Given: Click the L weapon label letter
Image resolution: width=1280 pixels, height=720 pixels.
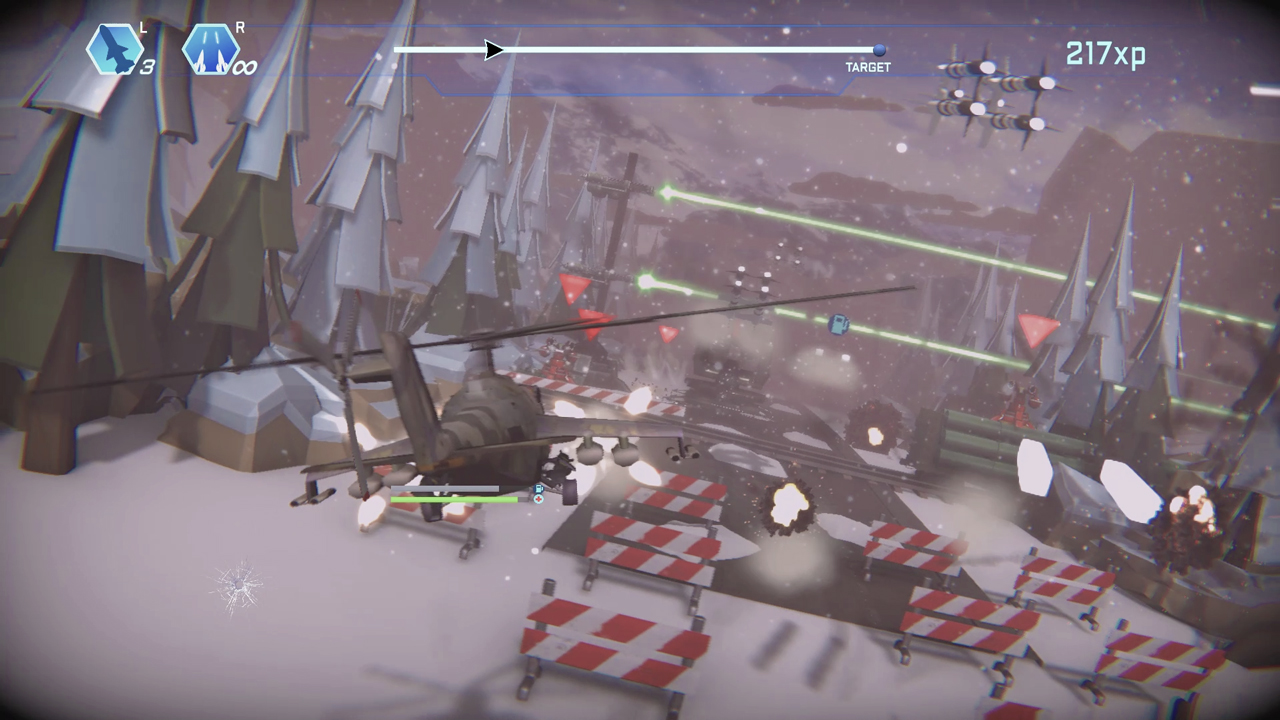Looking at the screenshot, I should pos(142,28).
